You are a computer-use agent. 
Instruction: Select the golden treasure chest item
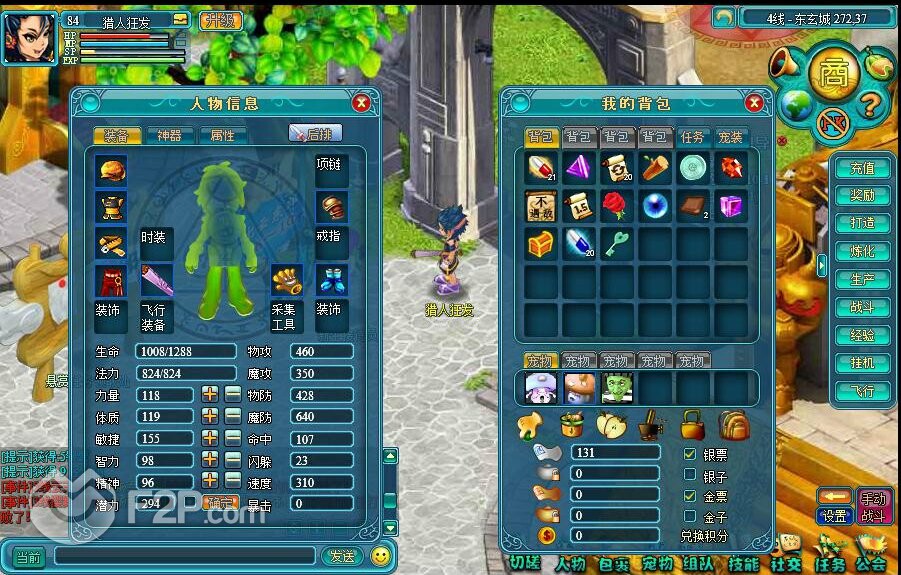pos(540,243)
